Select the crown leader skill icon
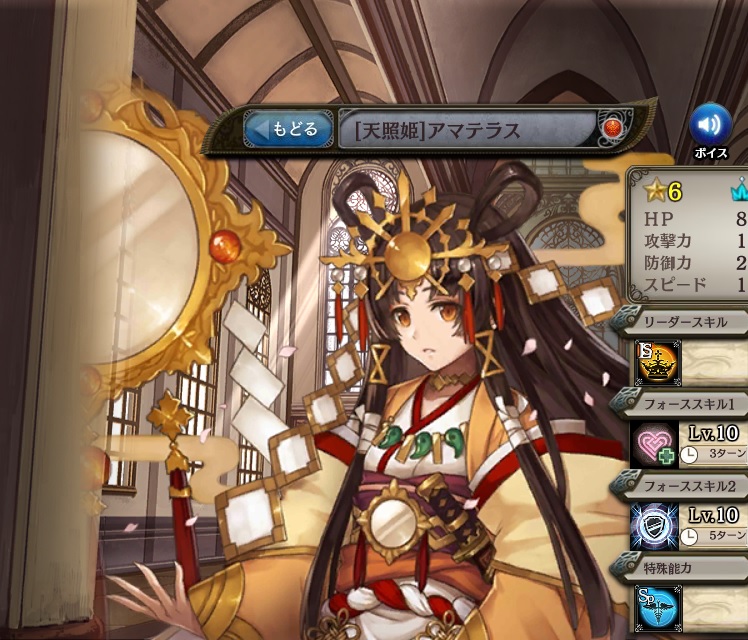Viewport: 748px width, 640px height. [659, 362]
